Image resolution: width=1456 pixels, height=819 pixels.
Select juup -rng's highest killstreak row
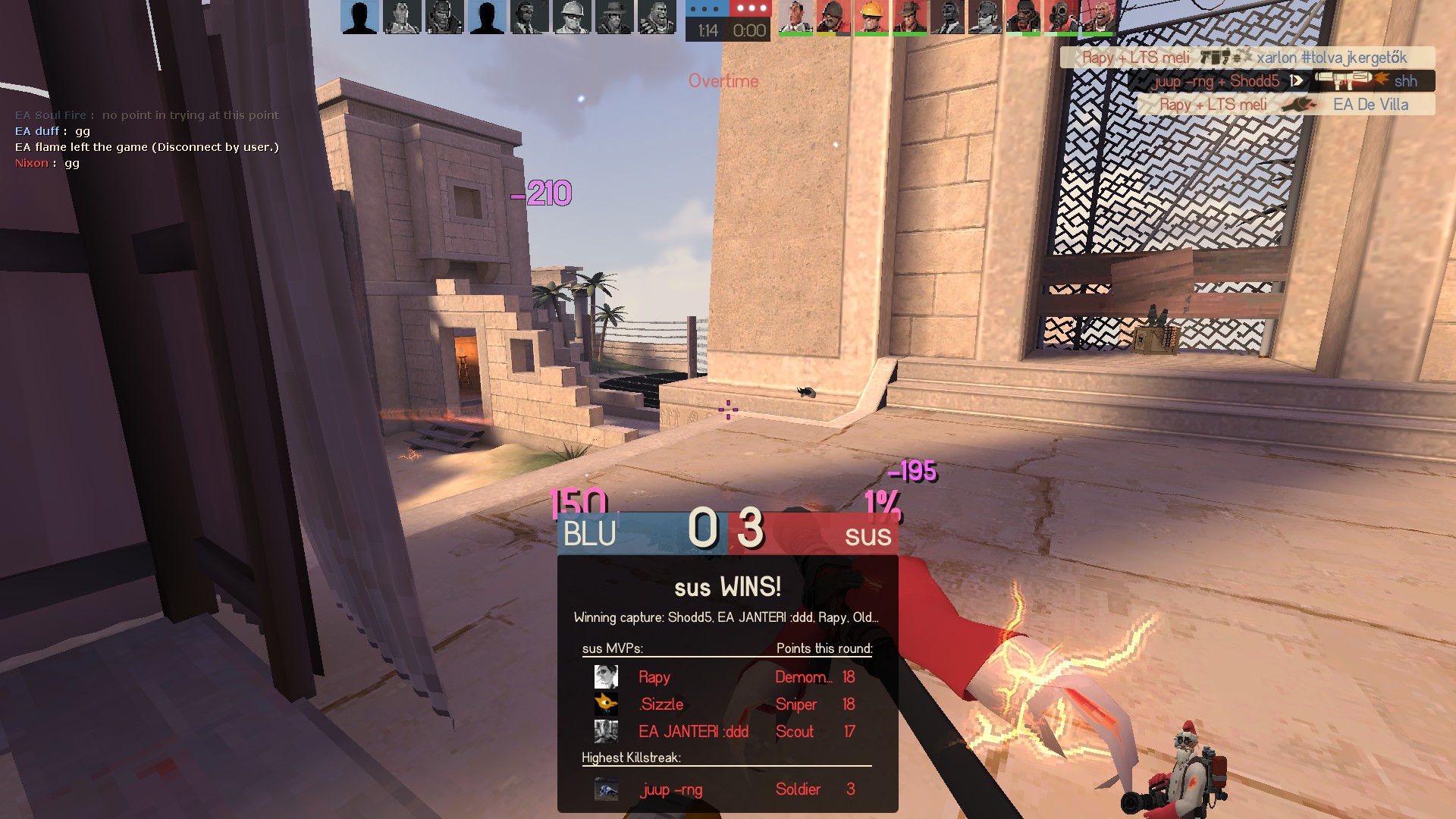tap(726, 789)
